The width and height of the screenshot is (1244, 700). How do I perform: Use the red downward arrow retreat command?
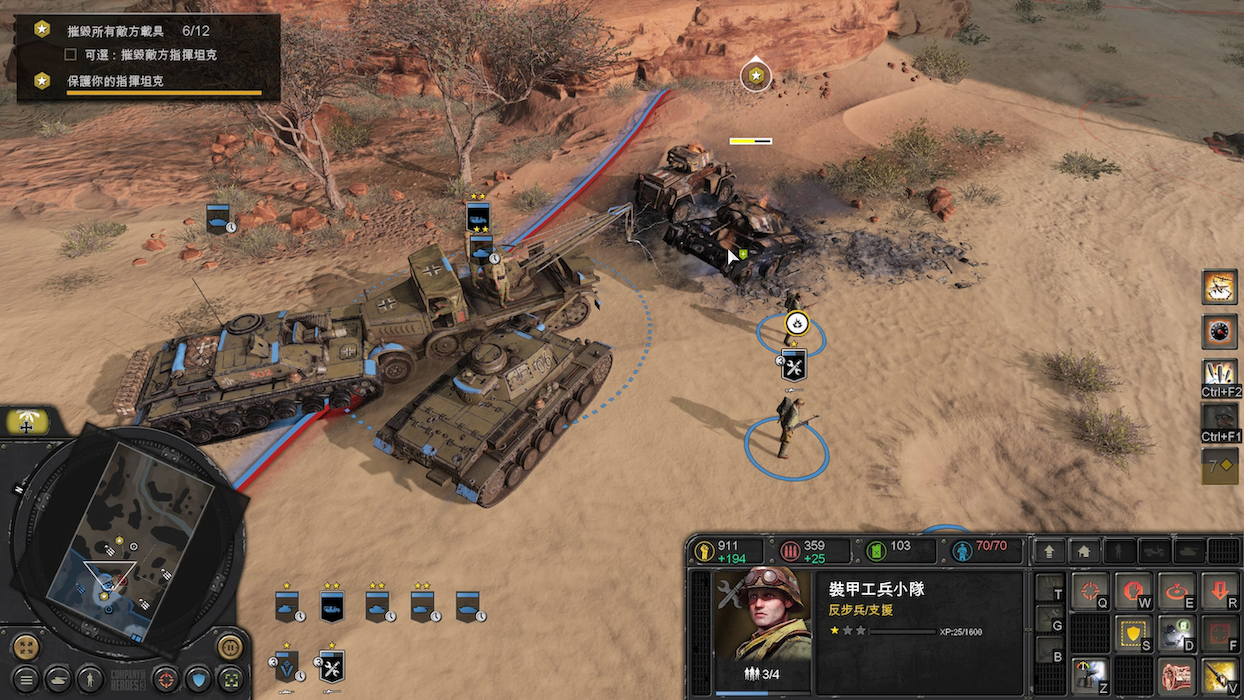[x=1220, y=592]
